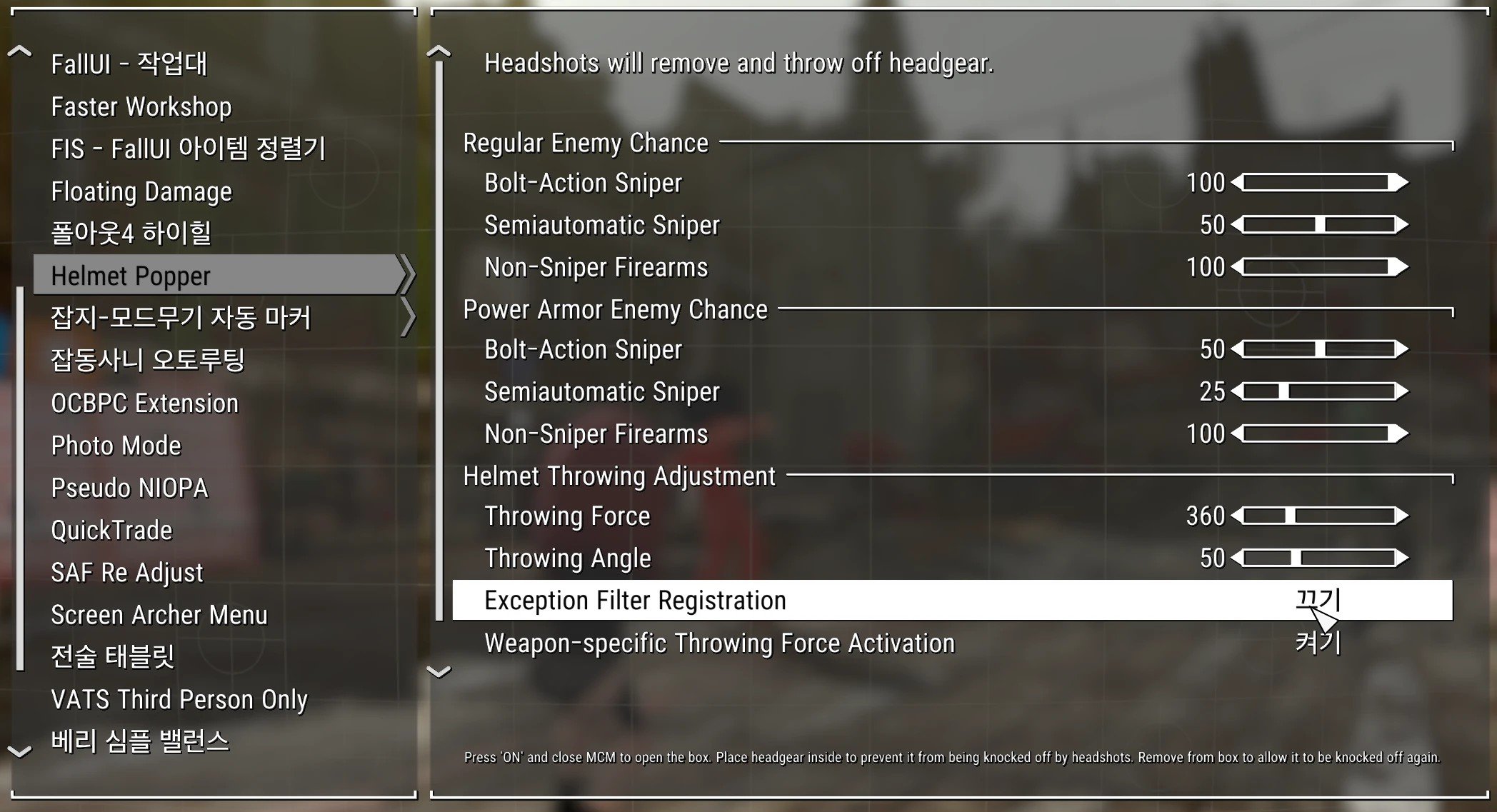The height and width of the screenshot is (812, 1497).
Task: Open the Helmet Popper entry
Action: pyautogui.click(x=131, y=276)
